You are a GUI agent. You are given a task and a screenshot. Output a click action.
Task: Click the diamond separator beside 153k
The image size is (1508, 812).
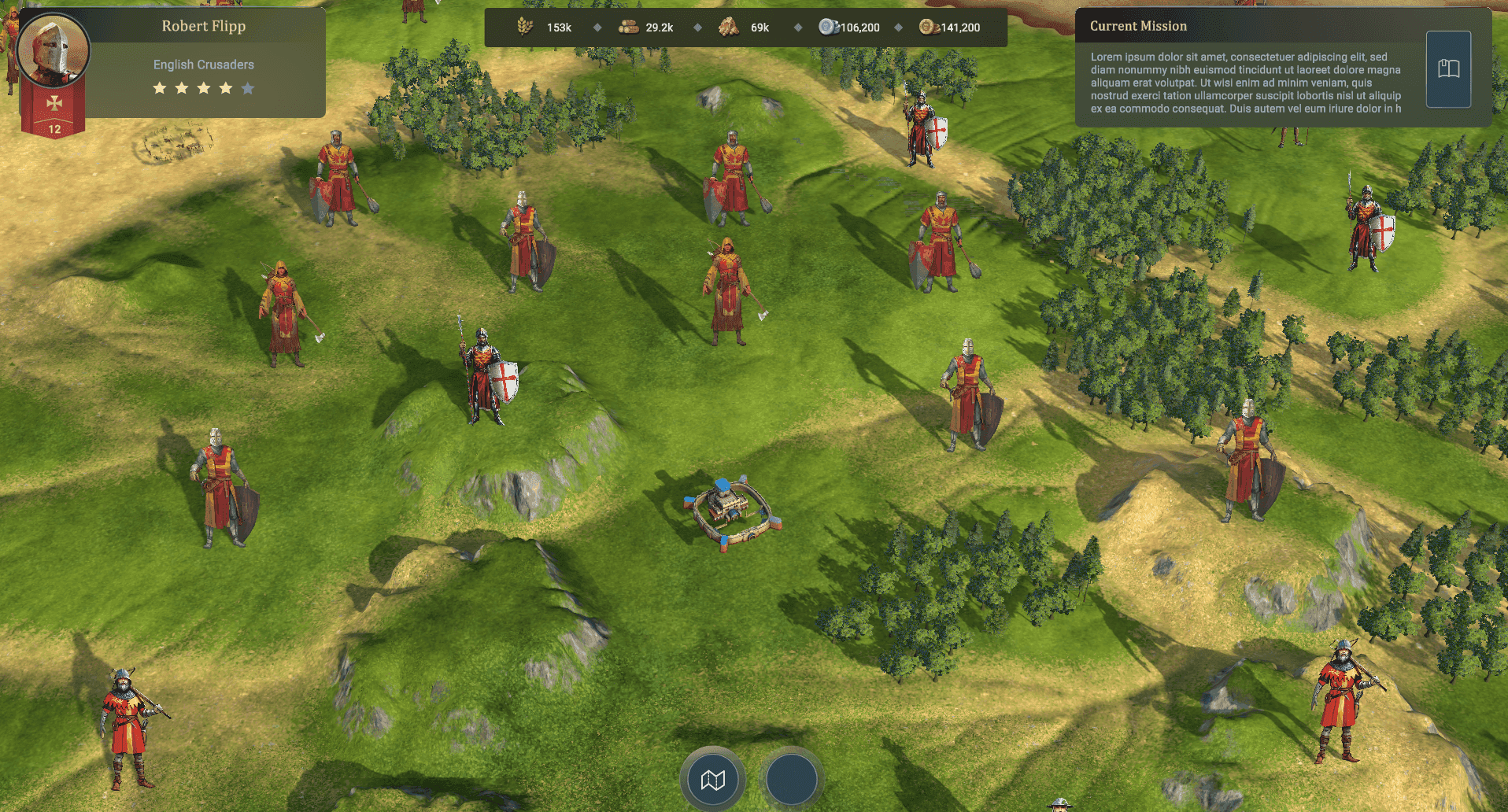click(597, 26)
